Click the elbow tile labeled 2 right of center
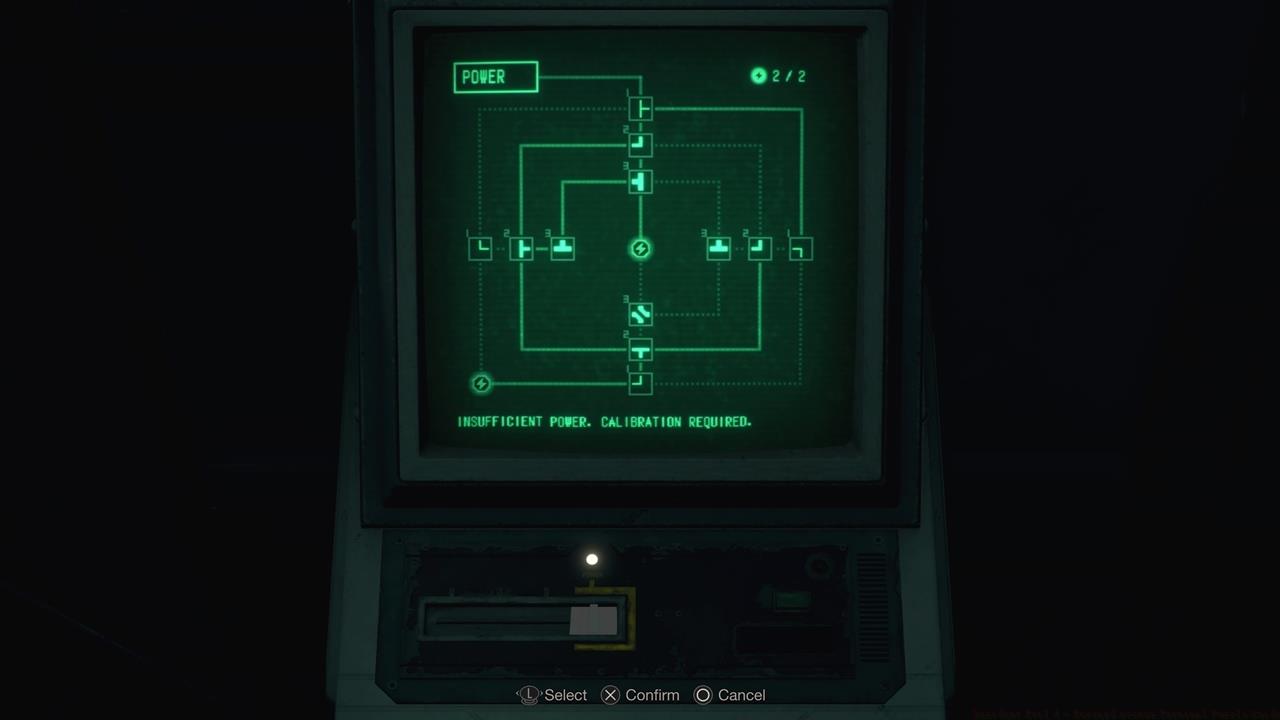This screenshot has height=720, width=1280. pos(759,248)
